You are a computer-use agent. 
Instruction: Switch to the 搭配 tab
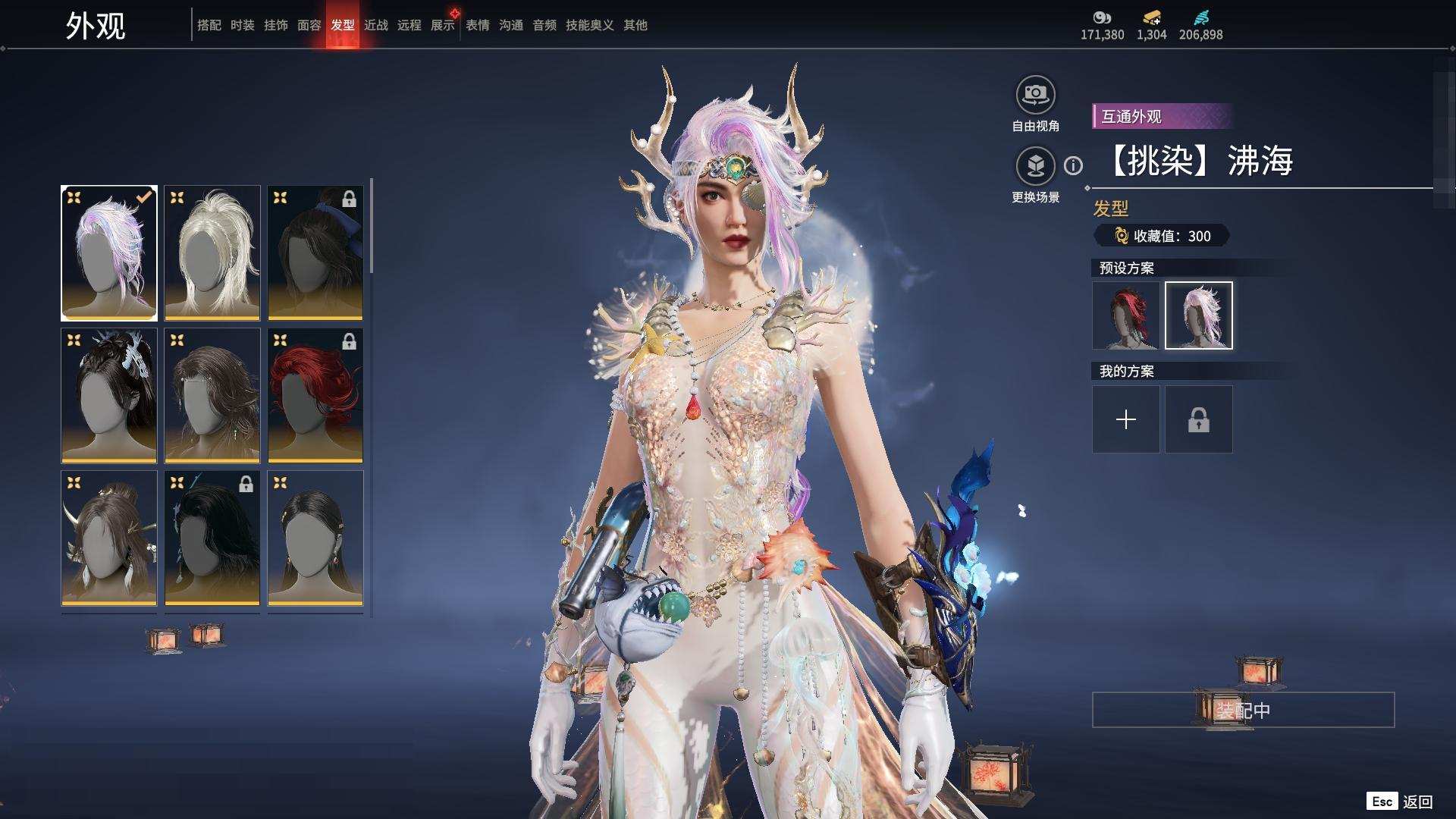pyautogui.click(x=209, y=25)
